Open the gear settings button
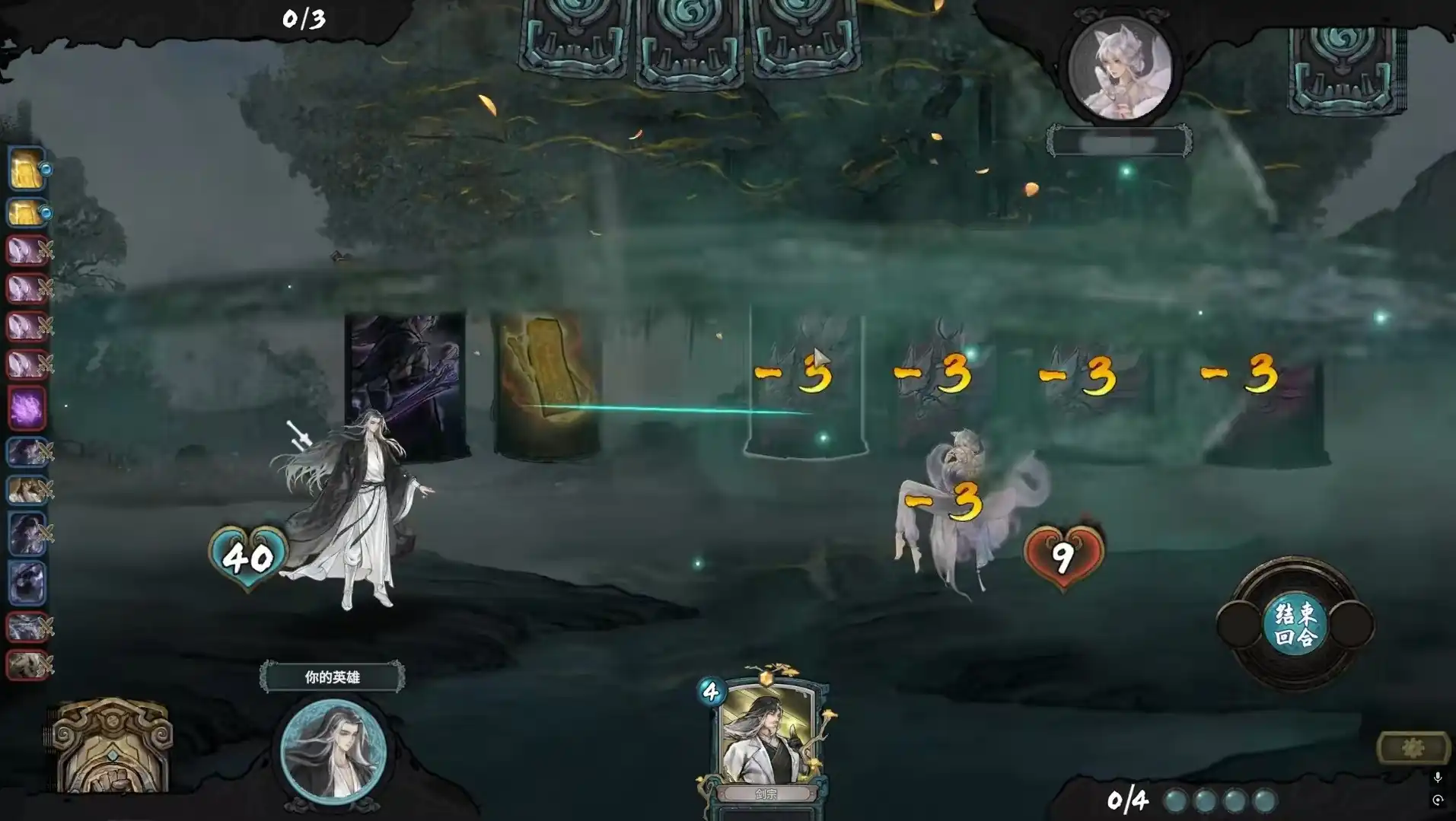1456x821 pixels. [x=1413, y=749]
